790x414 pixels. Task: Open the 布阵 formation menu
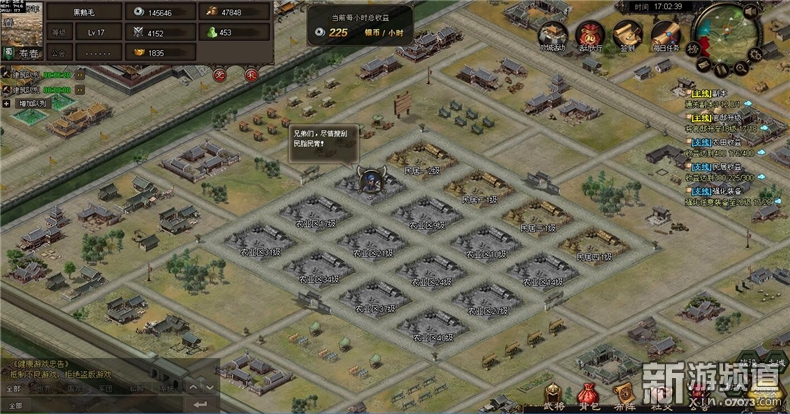[623, 398]
